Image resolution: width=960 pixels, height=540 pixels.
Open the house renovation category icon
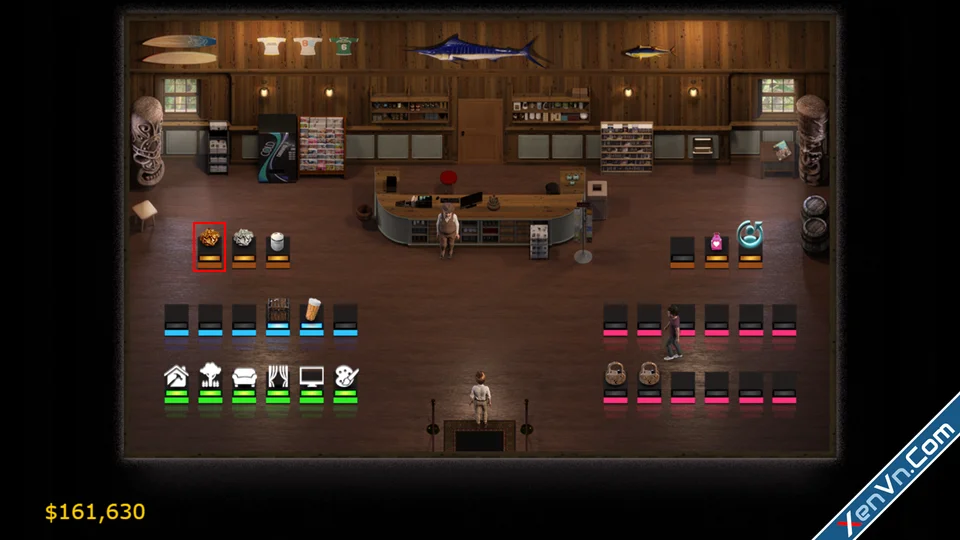[176, 377]
